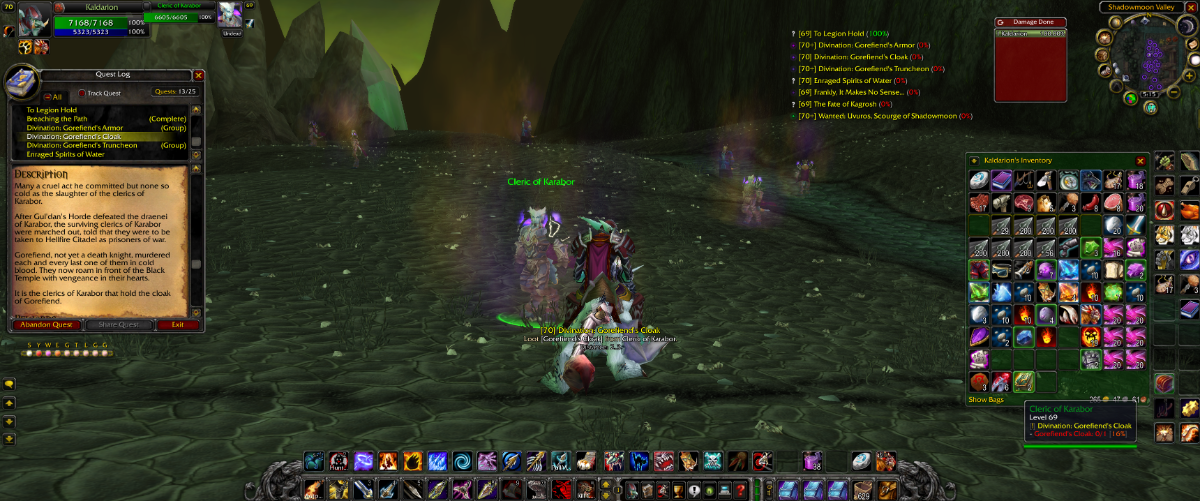Exit the Quest Log
This screenshot has height=501, width=1200.
[177, 324]
